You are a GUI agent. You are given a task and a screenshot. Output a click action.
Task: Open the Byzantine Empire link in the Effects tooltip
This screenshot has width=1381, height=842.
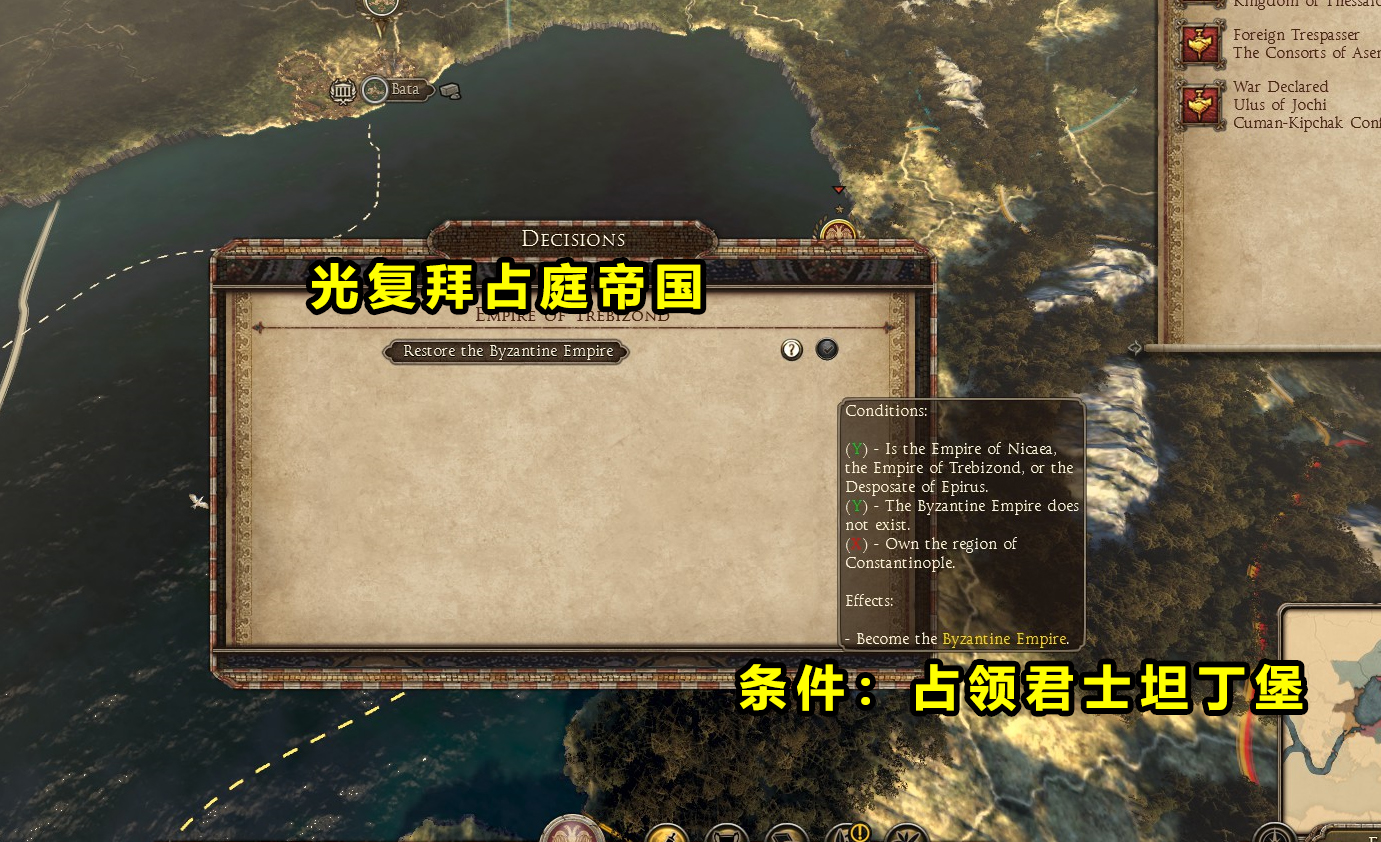click(x=1004, y=638)
